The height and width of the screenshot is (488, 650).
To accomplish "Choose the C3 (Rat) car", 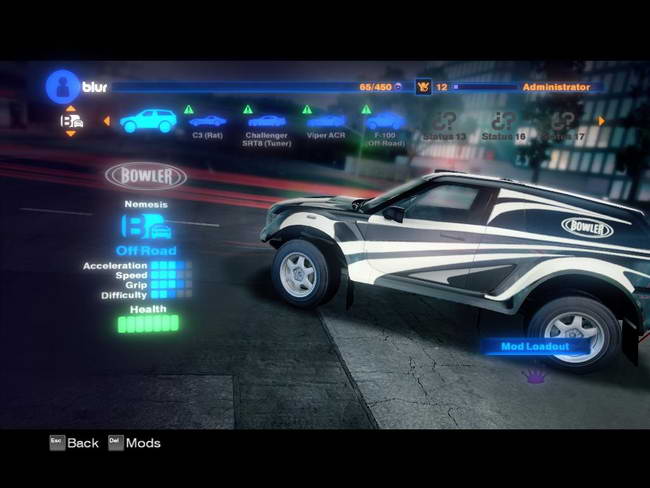I will 207,122.
